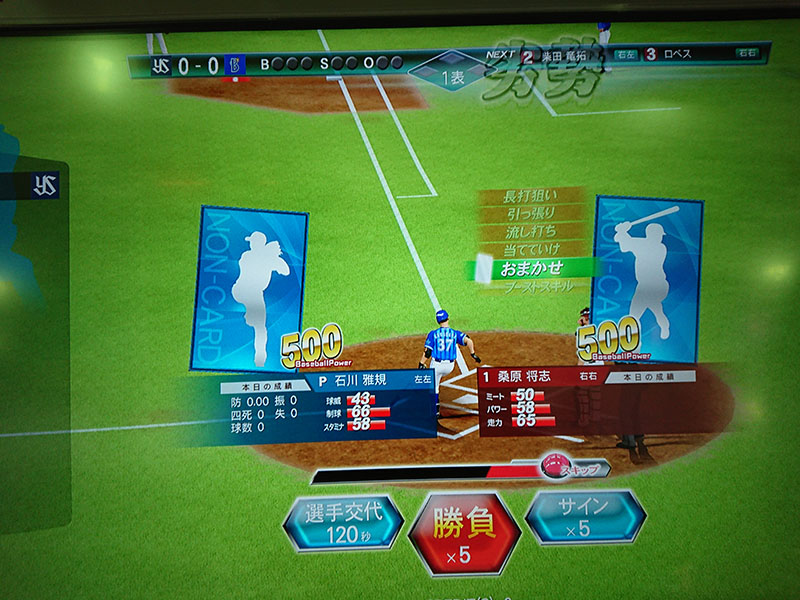Select the highlighted おまかせ option
The image size is (800, 600).
point(533,268)
